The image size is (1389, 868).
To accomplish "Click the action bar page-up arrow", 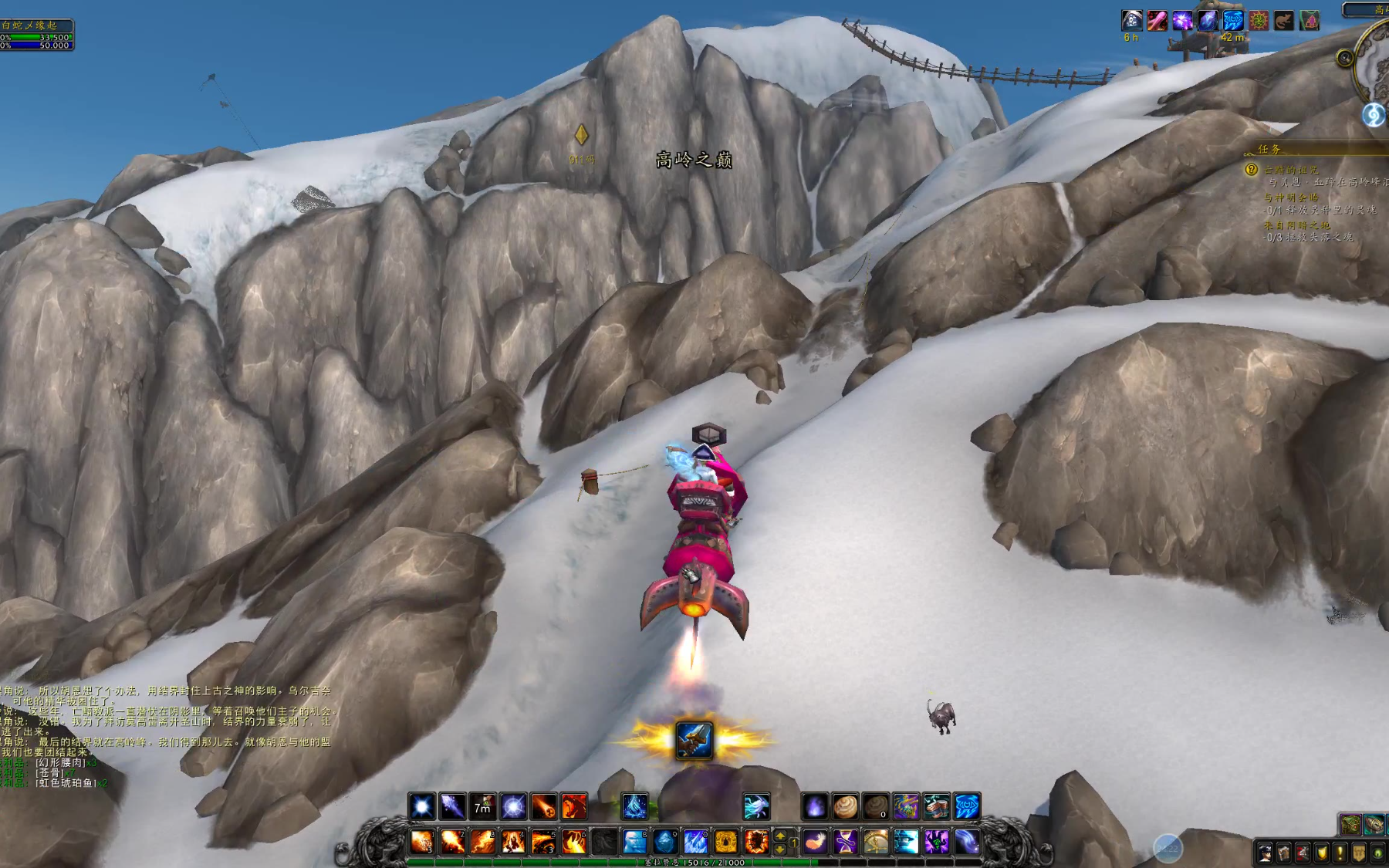I will point(780,835).
